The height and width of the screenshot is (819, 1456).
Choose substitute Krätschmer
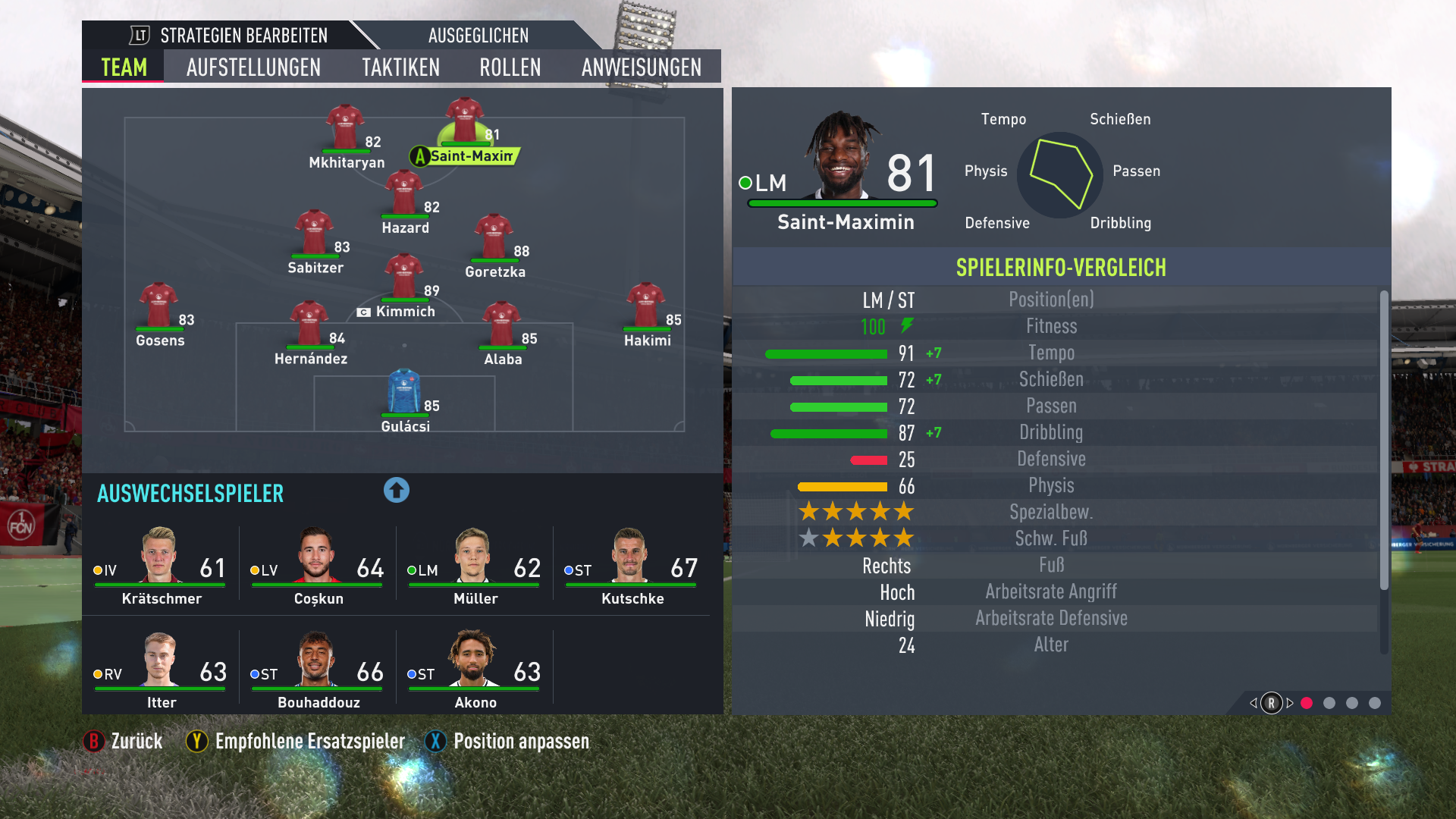(x=161, y=566)
